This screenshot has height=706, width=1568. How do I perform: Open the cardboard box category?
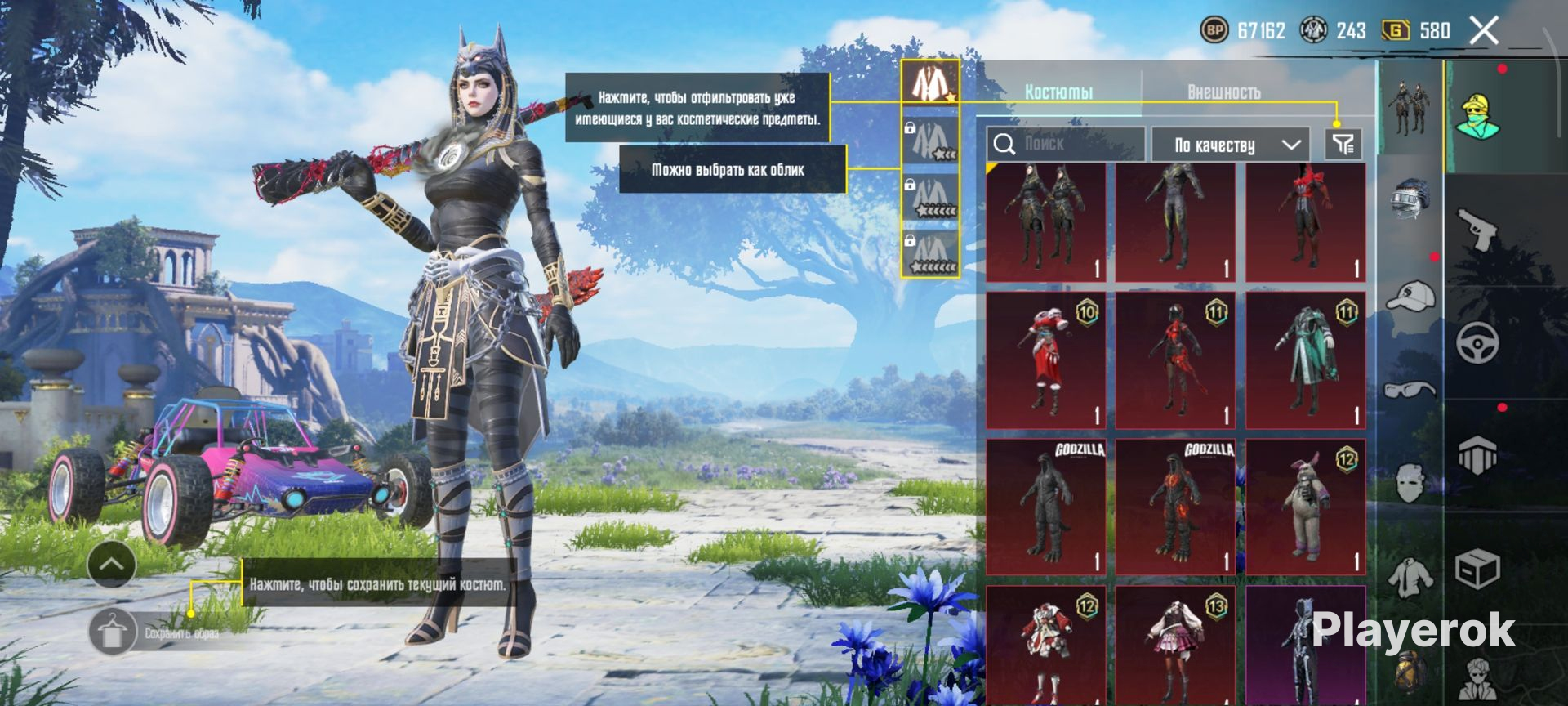tap(1478, 567)
